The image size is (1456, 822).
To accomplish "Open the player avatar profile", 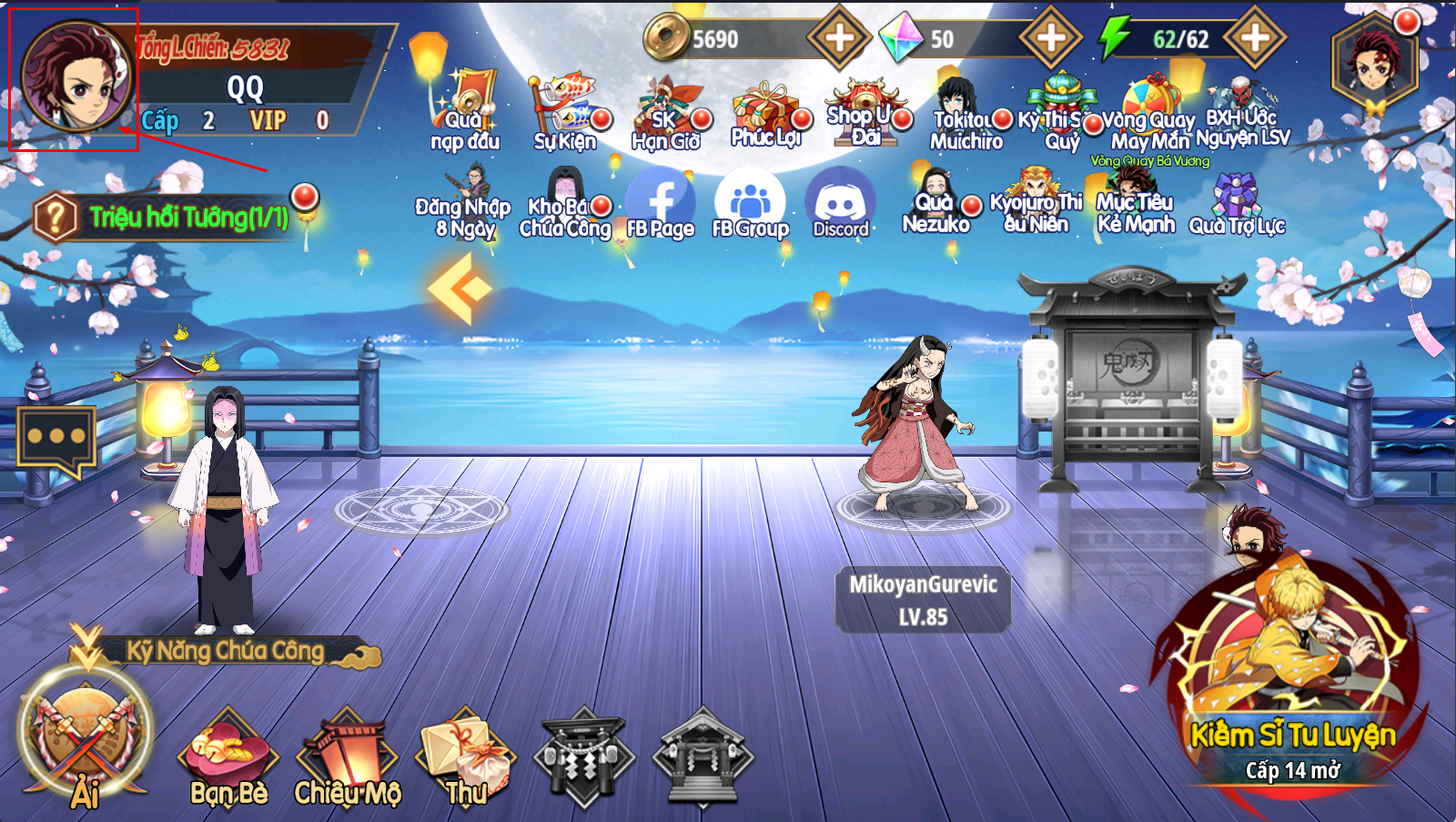I will click(x=76, y=76).
